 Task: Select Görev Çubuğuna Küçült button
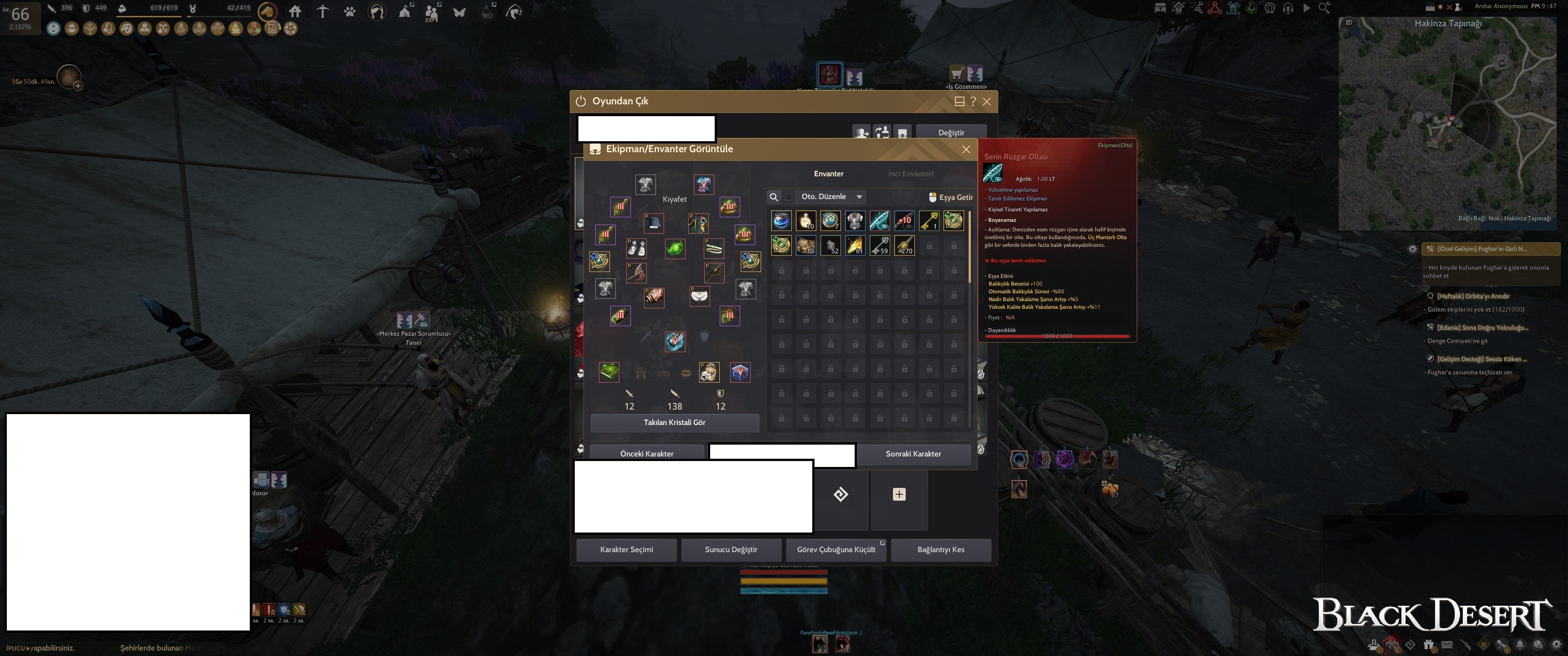[x=836, y=549]
